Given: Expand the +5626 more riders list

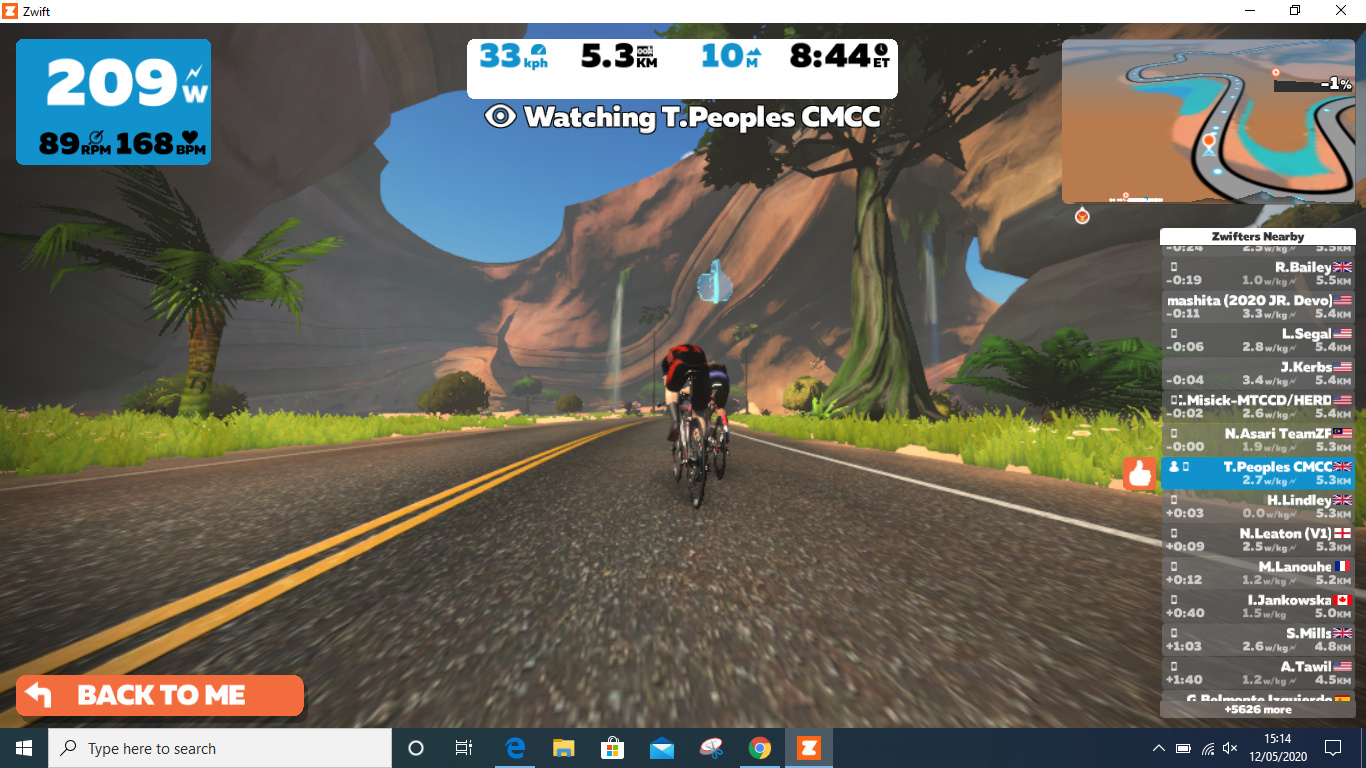Looking at the screenshot, I should tap(1258, 710).
